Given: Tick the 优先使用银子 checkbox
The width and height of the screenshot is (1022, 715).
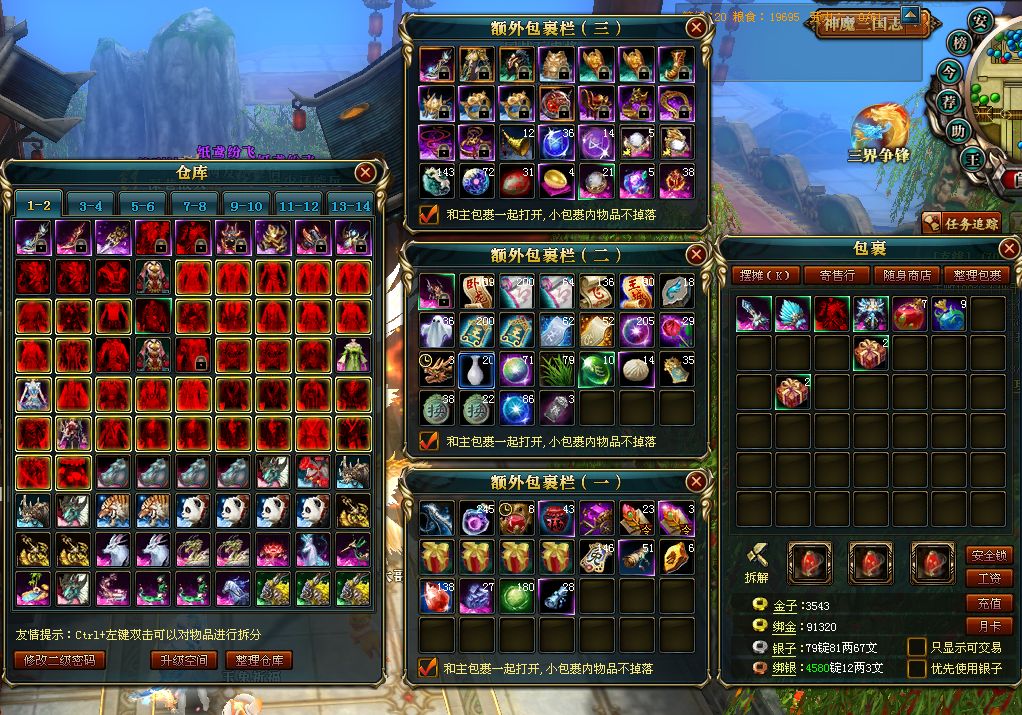Looking at the screenshot, I should click(916, 668).
